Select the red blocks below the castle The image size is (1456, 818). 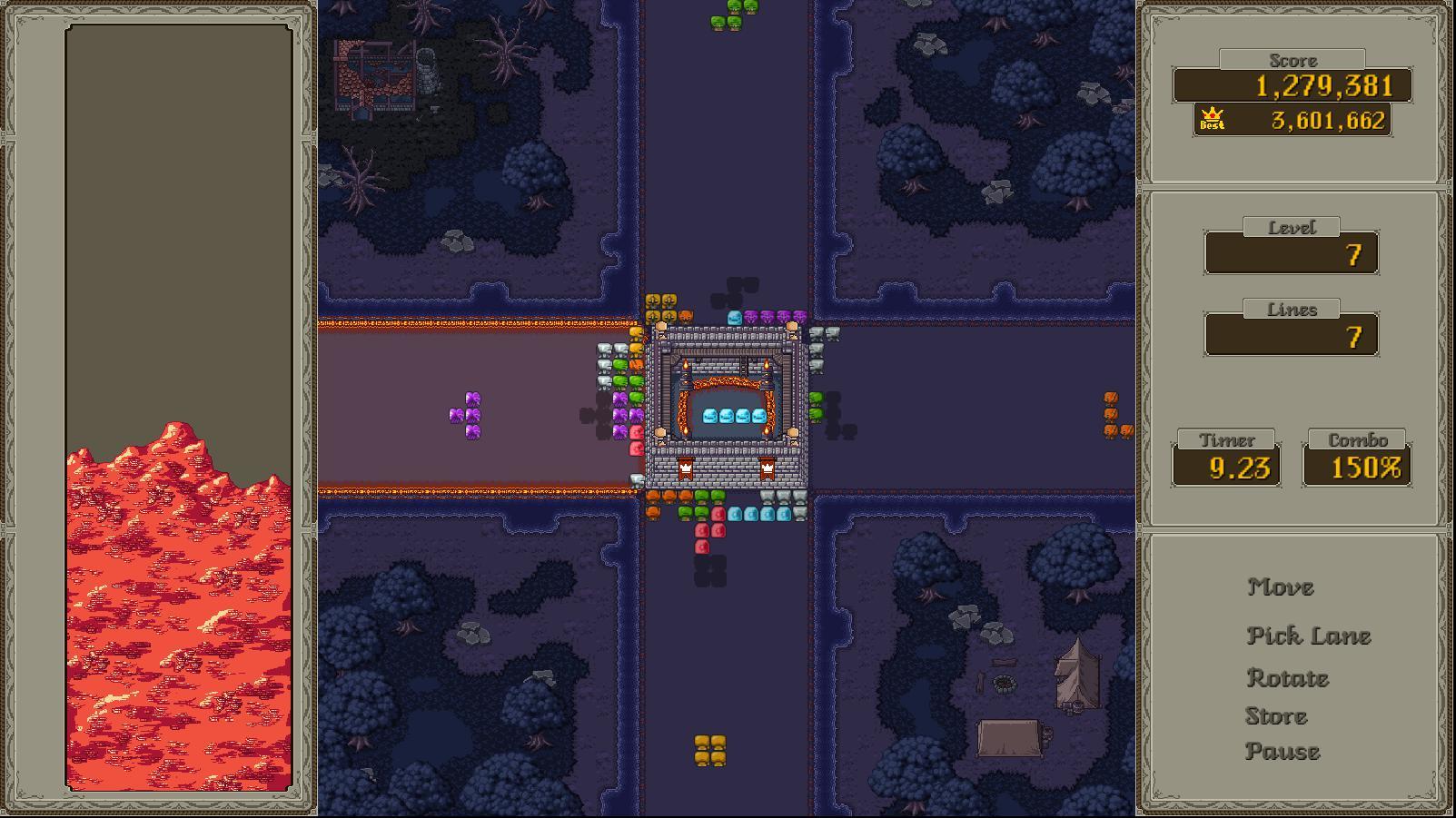[x=704, y=536]
